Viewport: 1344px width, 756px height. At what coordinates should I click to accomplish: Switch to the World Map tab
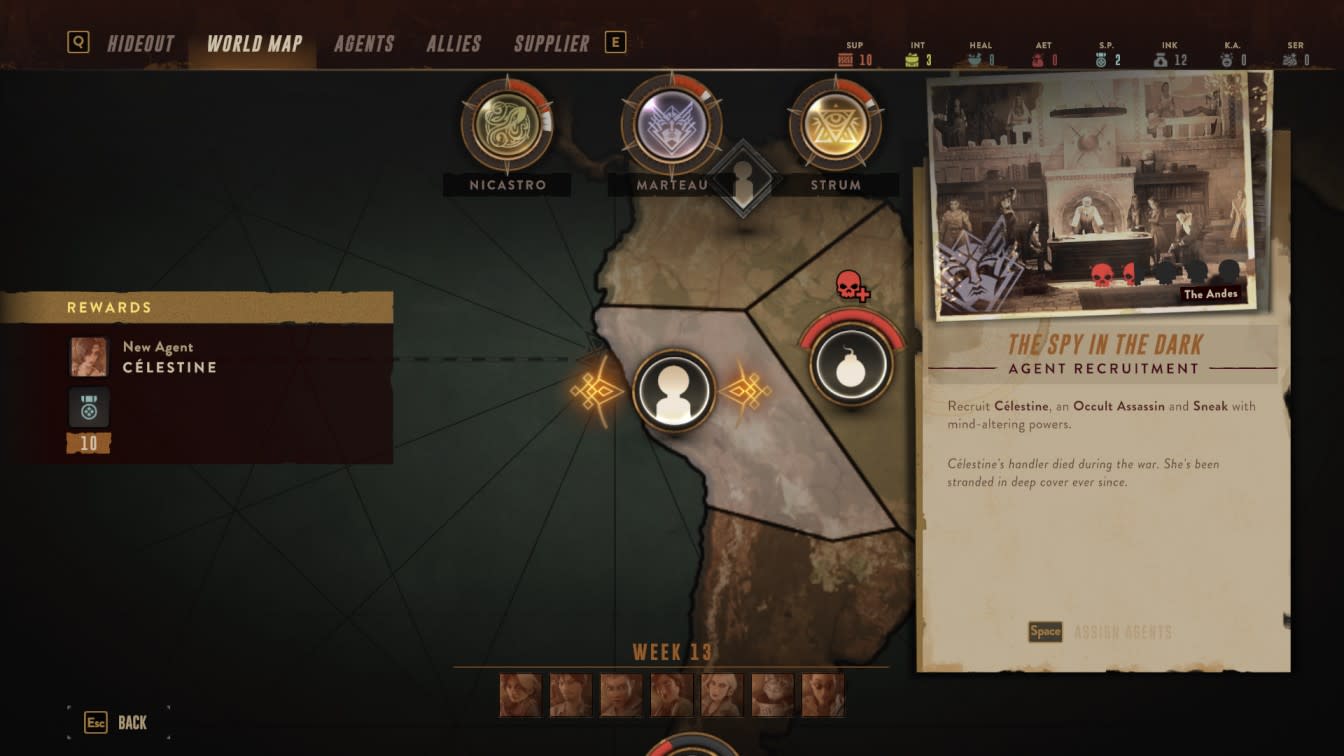[254, 44]
